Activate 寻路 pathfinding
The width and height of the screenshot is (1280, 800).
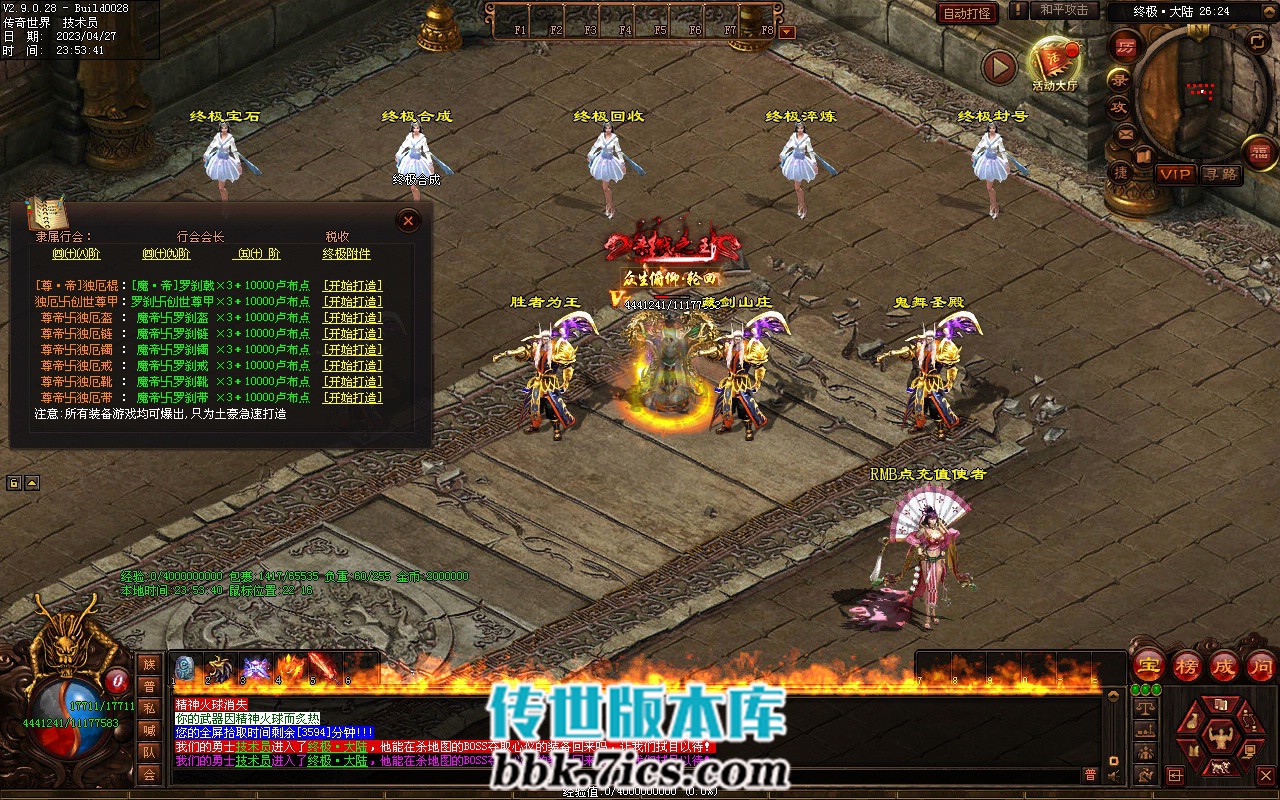(1220, 174)
